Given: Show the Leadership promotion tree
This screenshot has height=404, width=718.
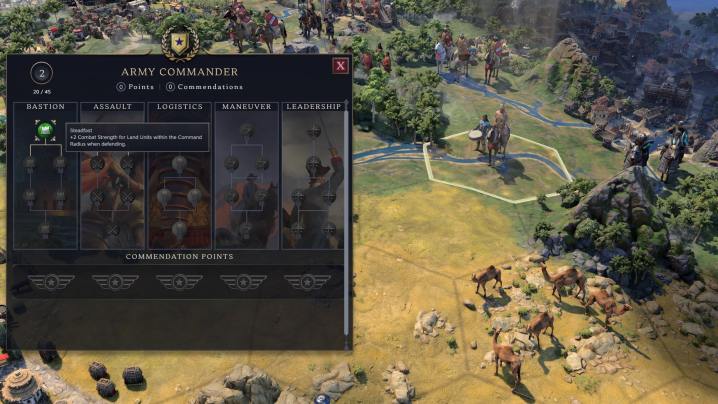Looking at the screenshot, I should point(313,107).
